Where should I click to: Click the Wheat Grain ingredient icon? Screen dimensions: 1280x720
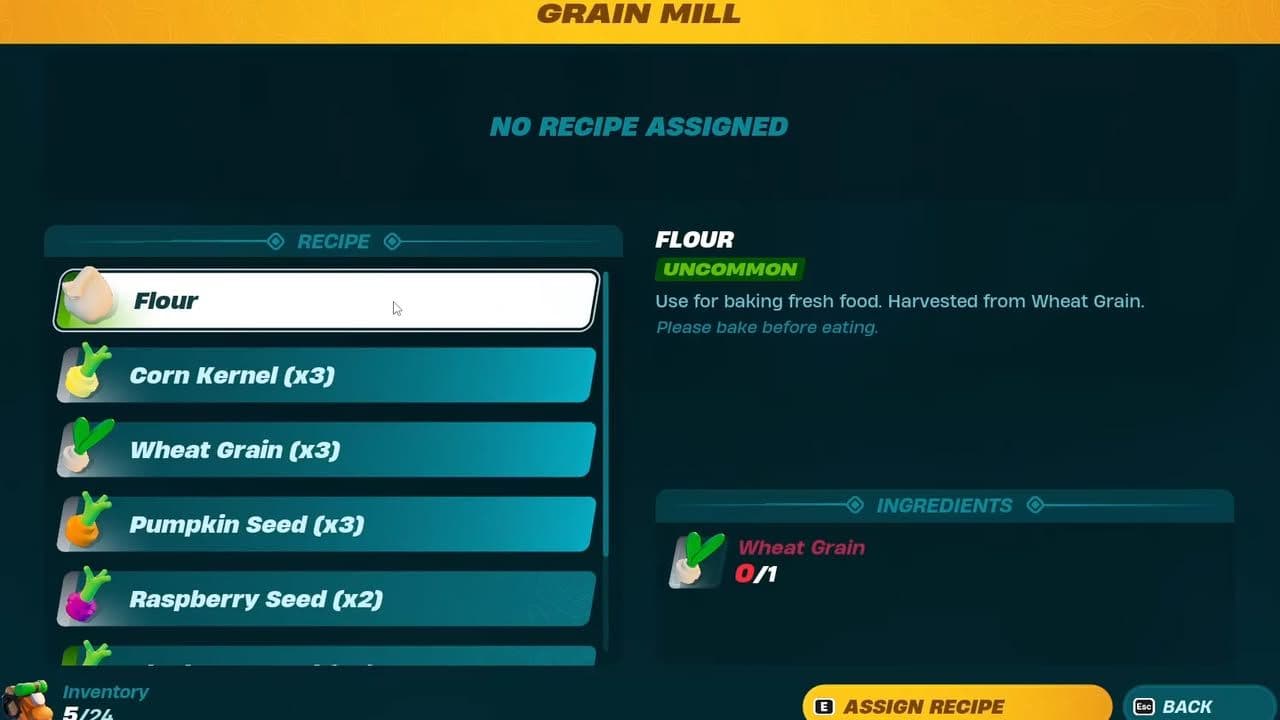pos(693,561)
